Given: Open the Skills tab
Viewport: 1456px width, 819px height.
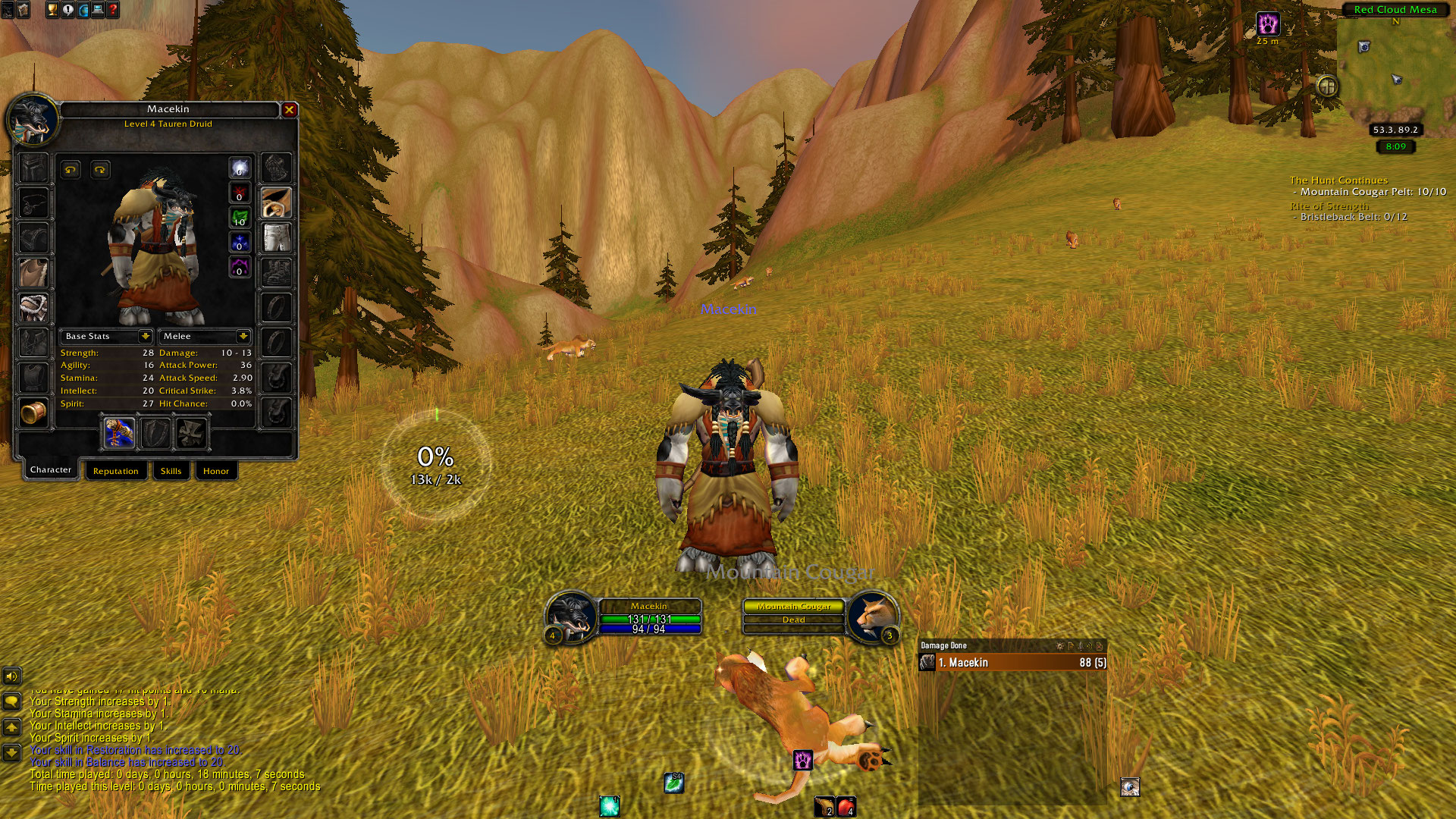Looking at the screenshot, I should click(171, 471).
